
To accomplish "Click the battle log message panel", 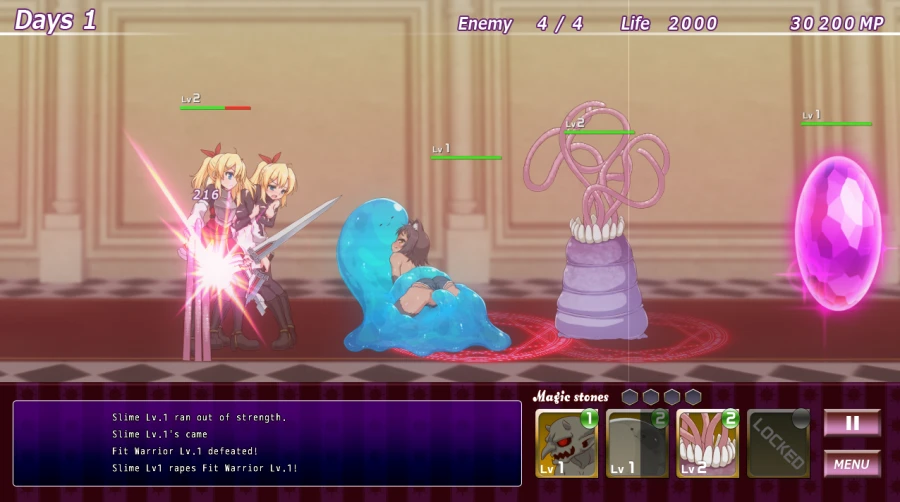I will pos(267,443).
